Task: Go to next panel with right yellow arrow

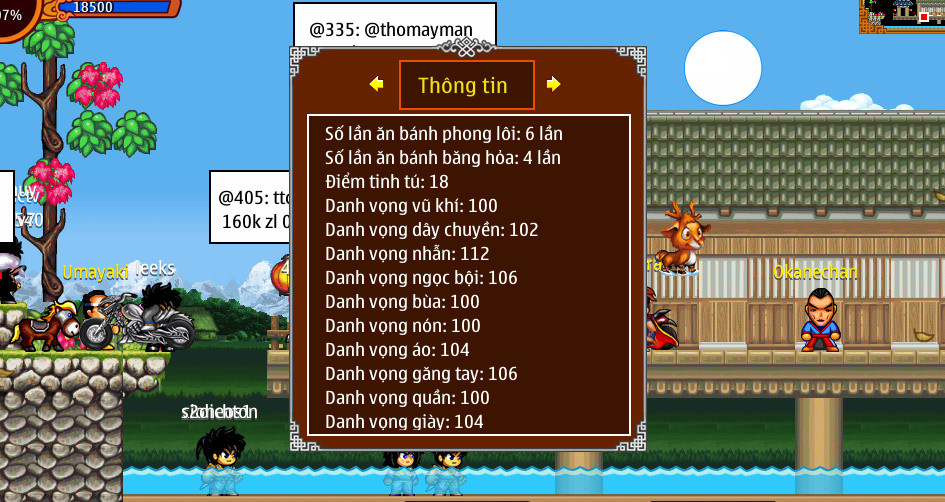Action: [554, 85]
